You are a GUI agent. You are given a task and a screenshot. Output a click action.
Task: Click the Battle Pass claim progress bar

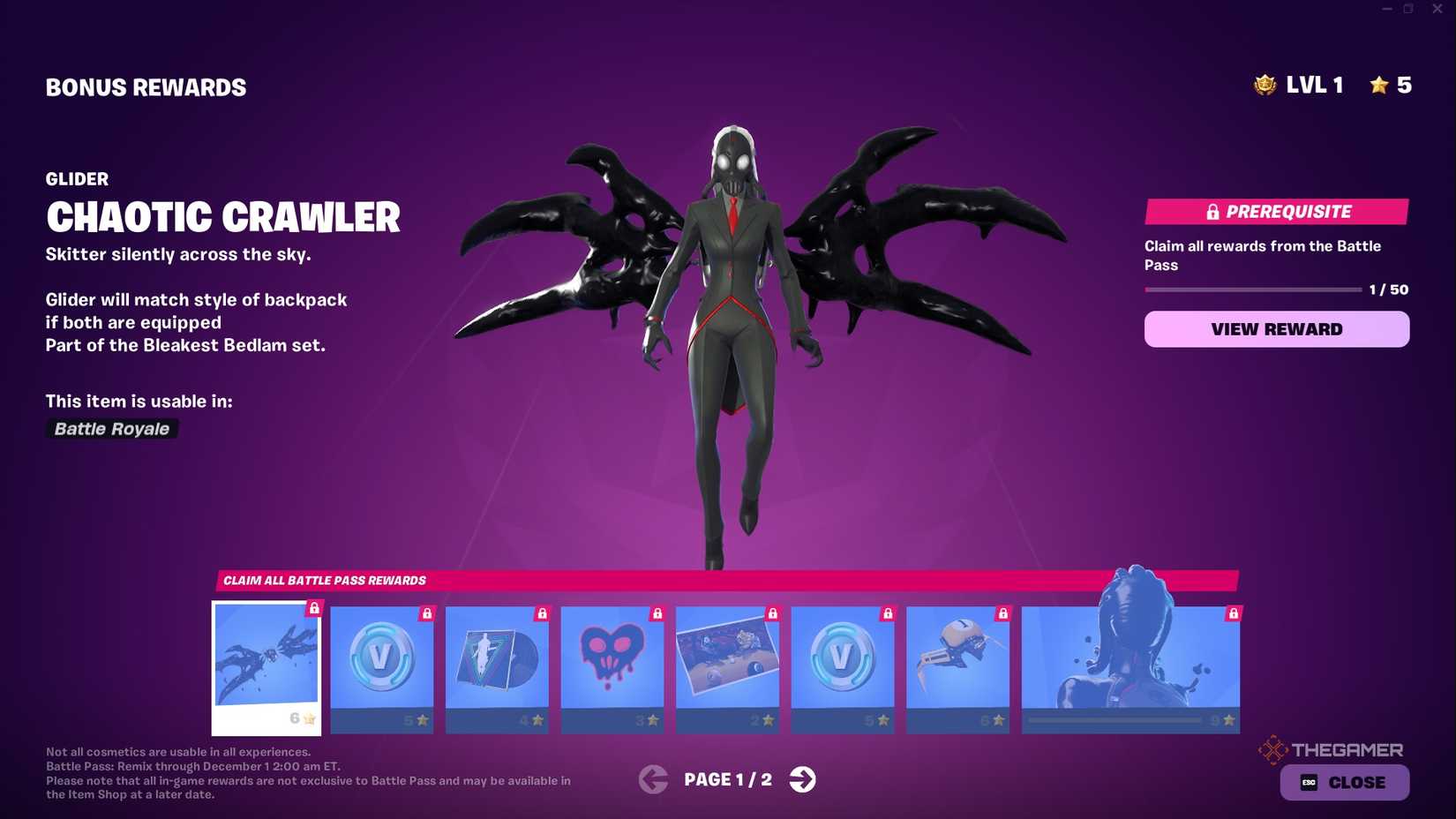point(1251,289)
